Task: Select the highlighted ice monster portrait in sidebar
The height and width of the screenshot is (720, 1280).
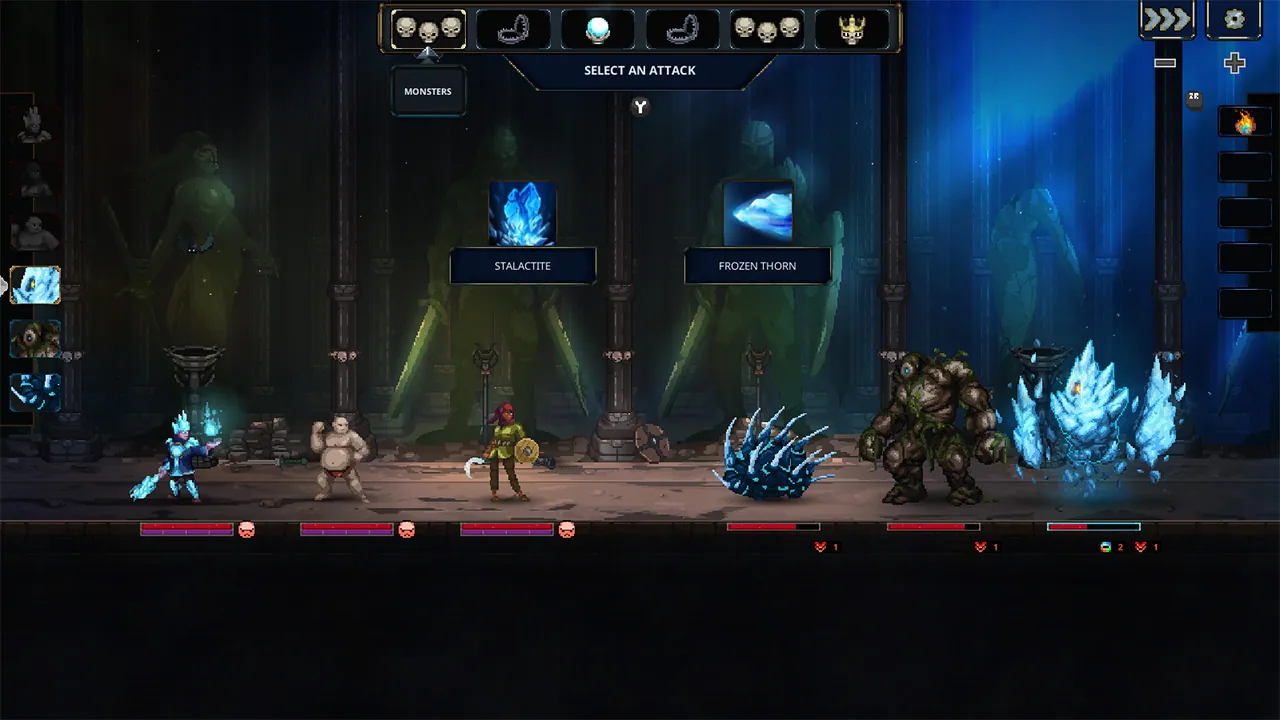Action: (x=37, y=285)
